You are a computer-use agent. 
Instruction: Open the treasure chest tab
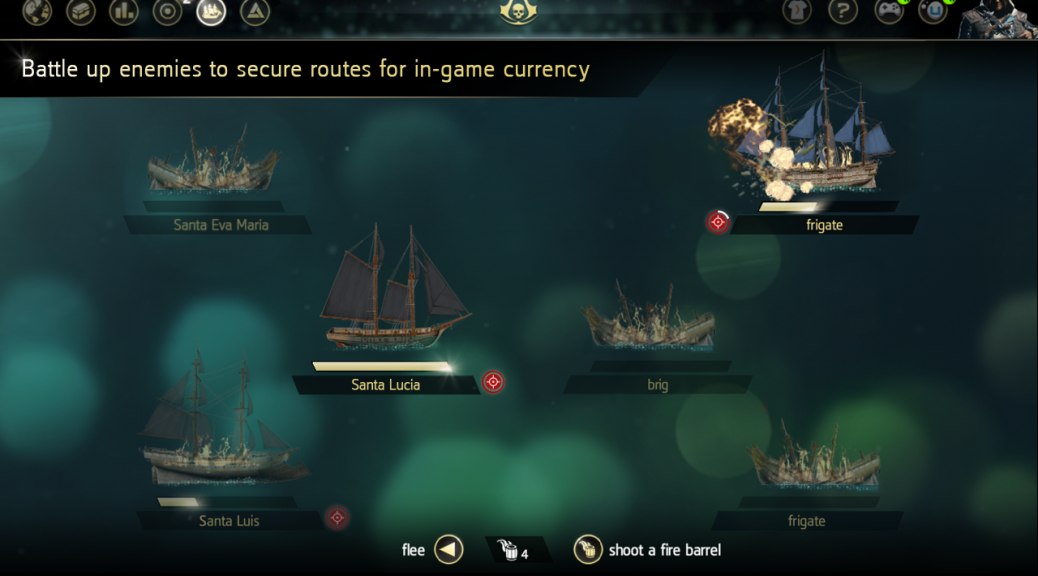[81, 11]
